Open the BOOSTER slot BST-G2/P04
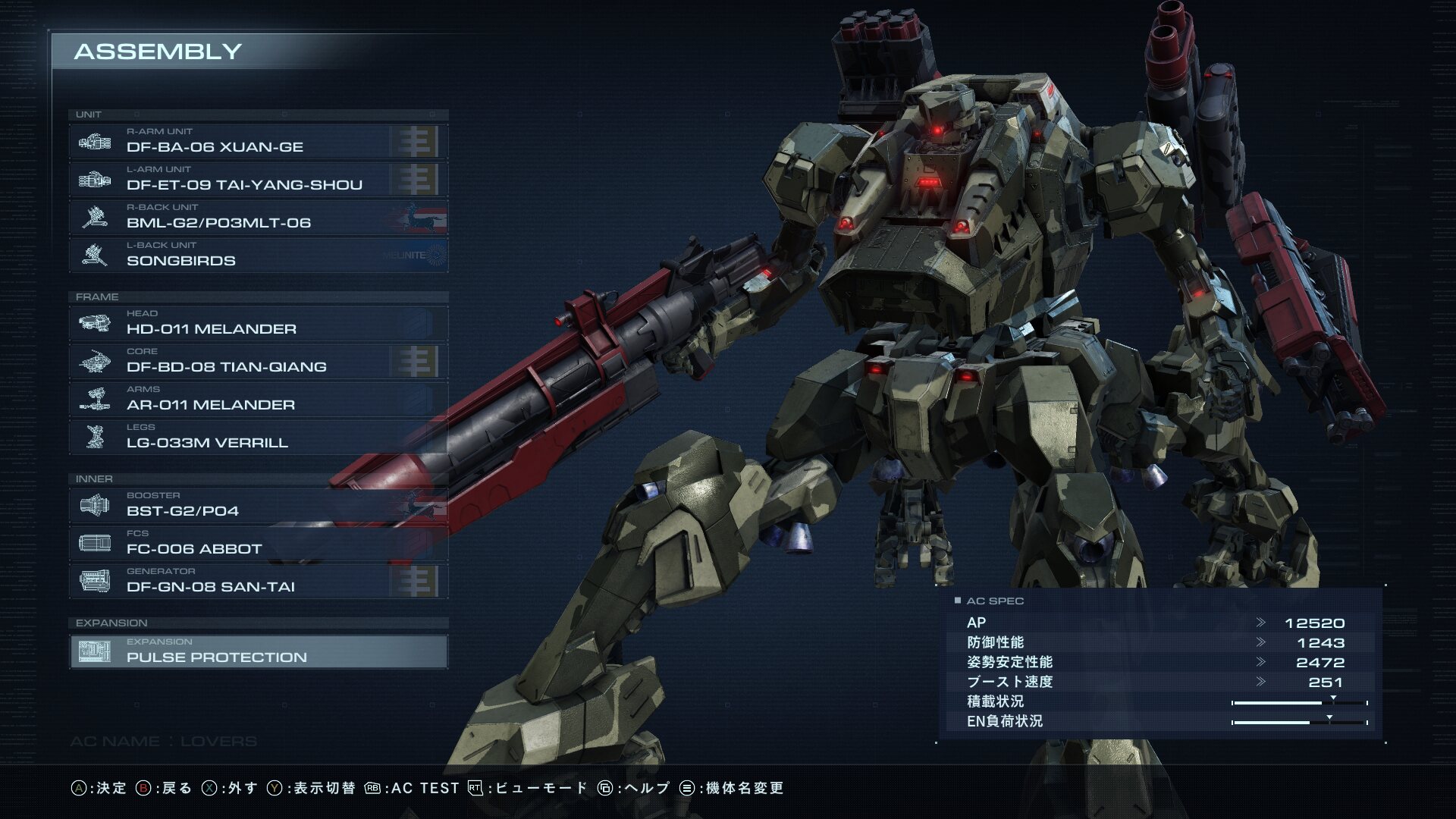This screenshot has height=819, width=1456. coord(258,506)
